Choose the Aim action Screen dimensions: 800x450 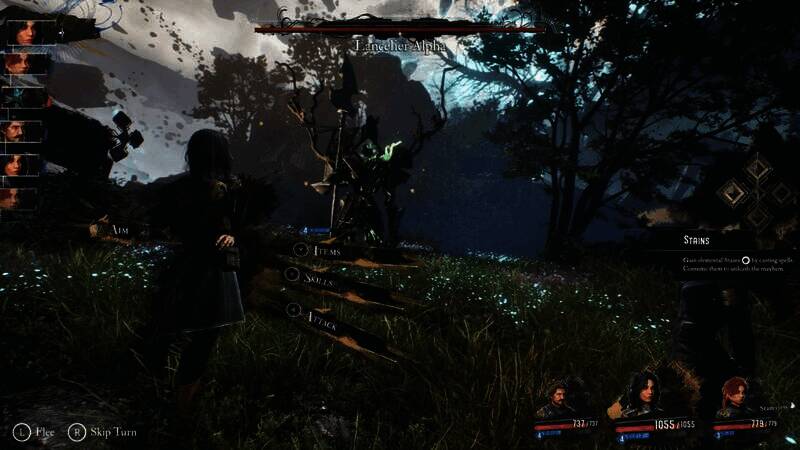(121, 230)
